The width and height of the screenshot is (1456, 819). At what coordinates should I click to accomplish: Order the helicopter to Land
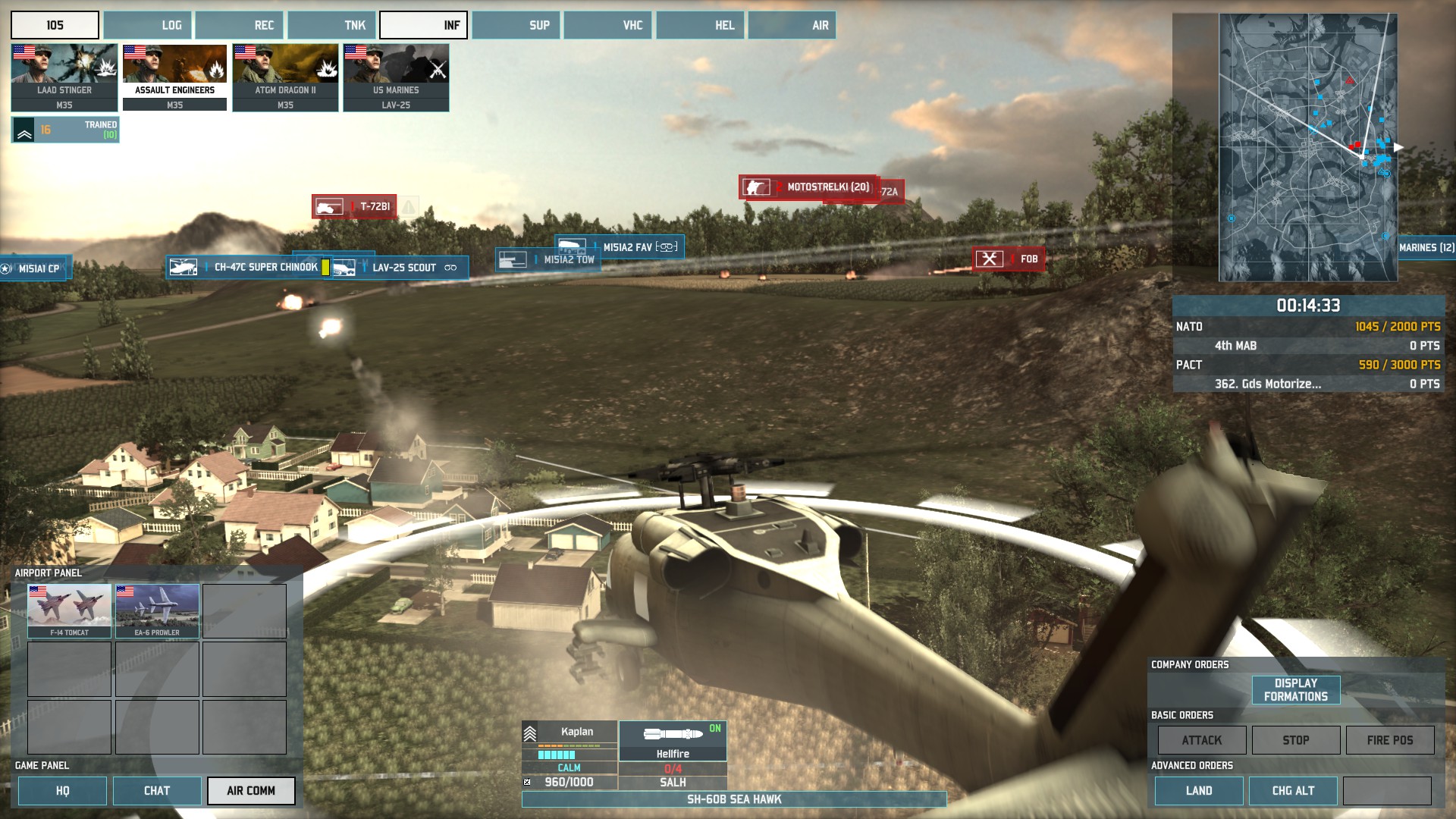(x=1198, y=790)
